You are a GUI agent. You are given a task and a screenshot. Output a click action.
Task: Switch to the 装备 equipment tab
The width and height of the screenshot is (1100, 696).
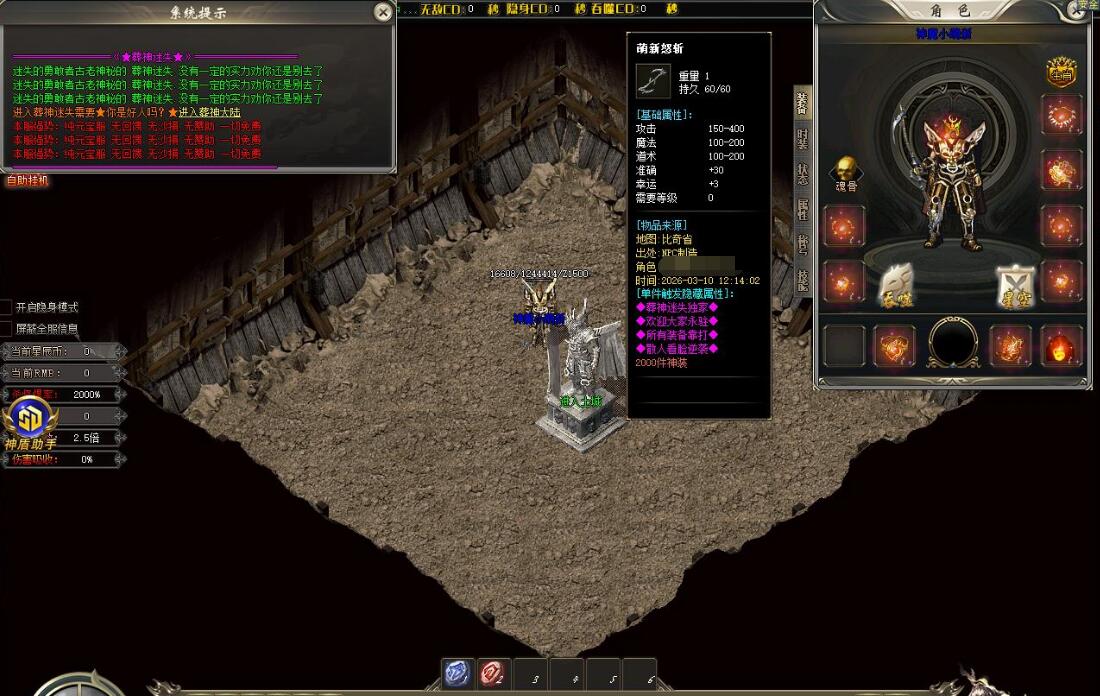click(x=802, y=104)
